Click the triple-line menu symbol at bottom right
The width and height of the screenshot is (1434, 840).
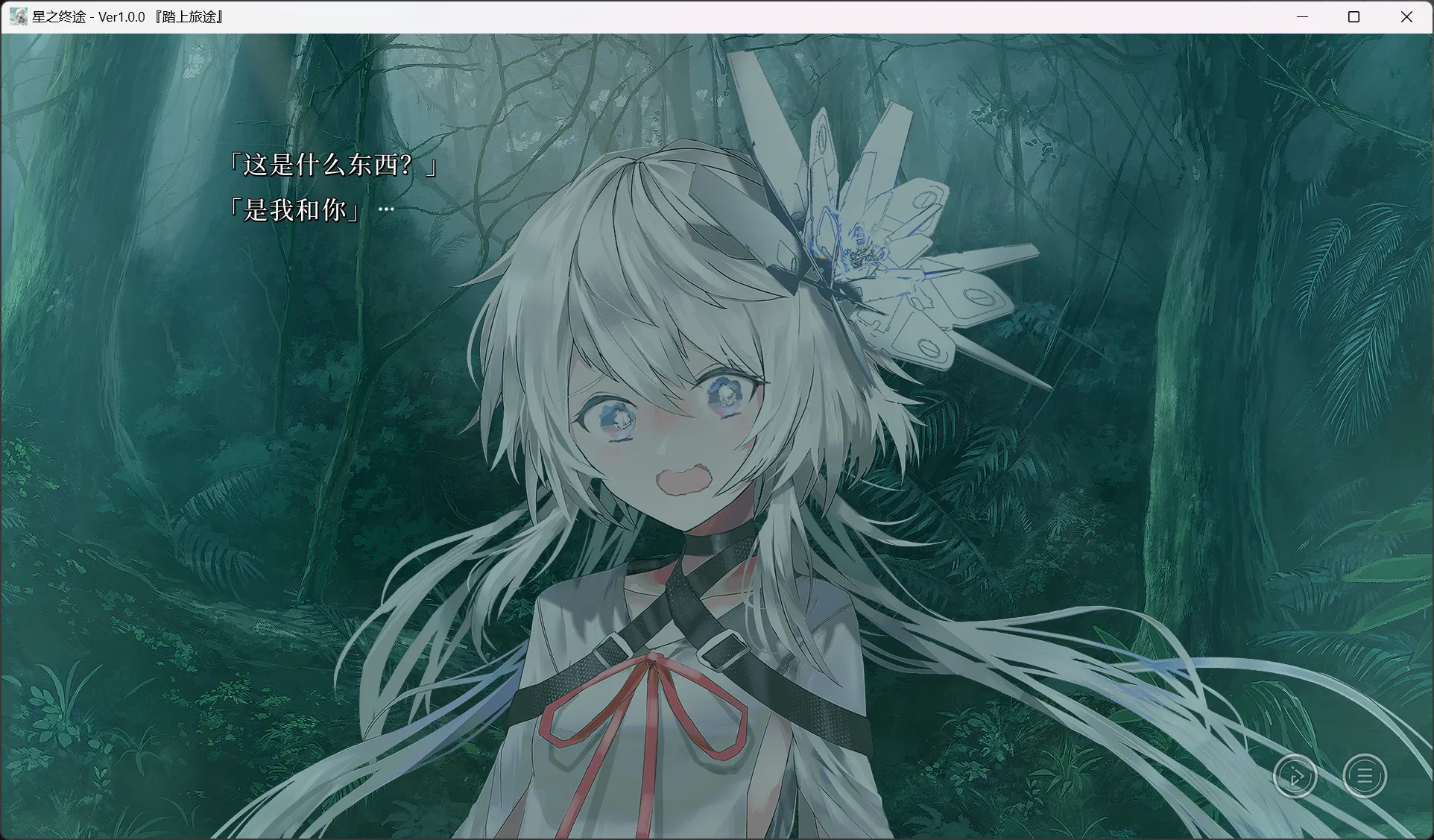click(x=1363, y=775)
